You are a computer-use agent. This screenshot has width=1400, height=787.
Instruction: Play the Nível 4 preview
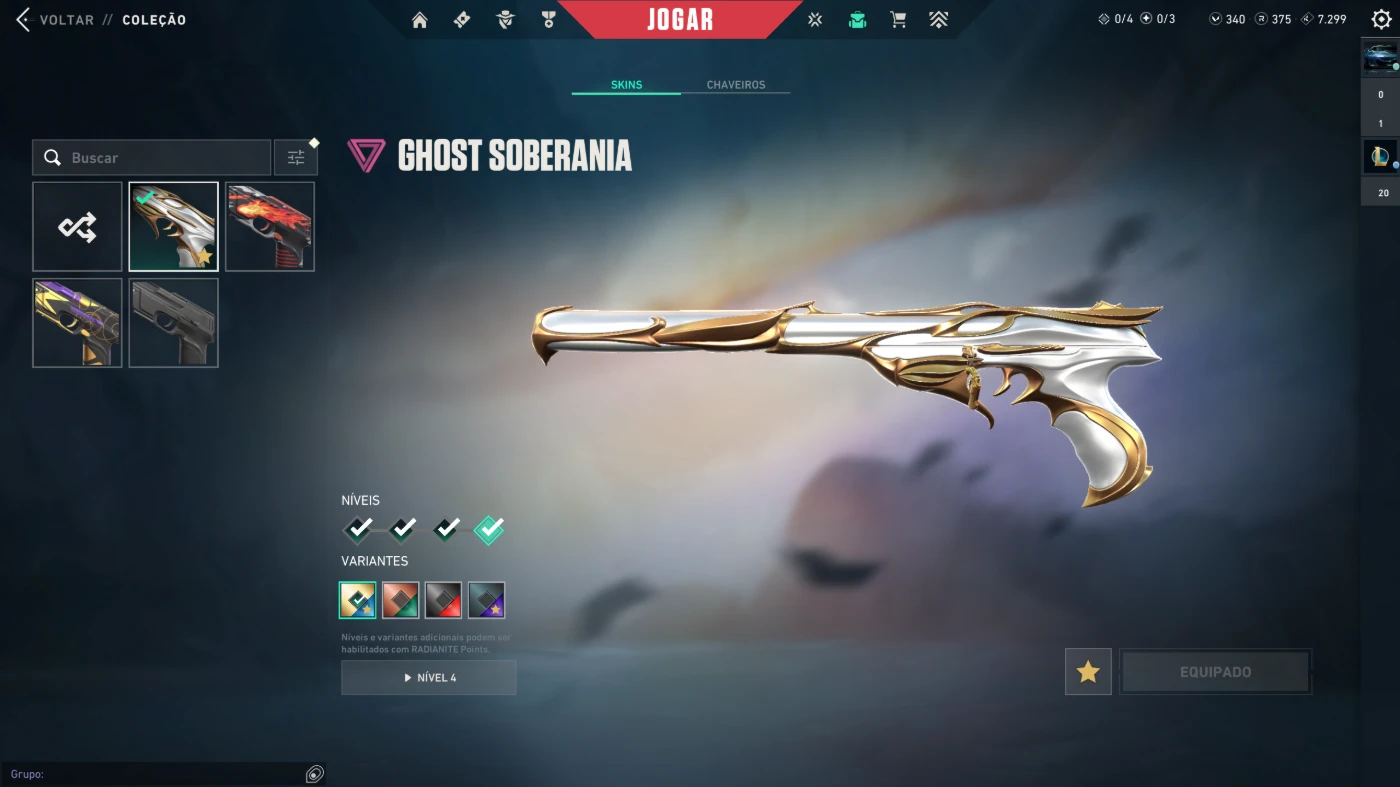click(429, 678)
